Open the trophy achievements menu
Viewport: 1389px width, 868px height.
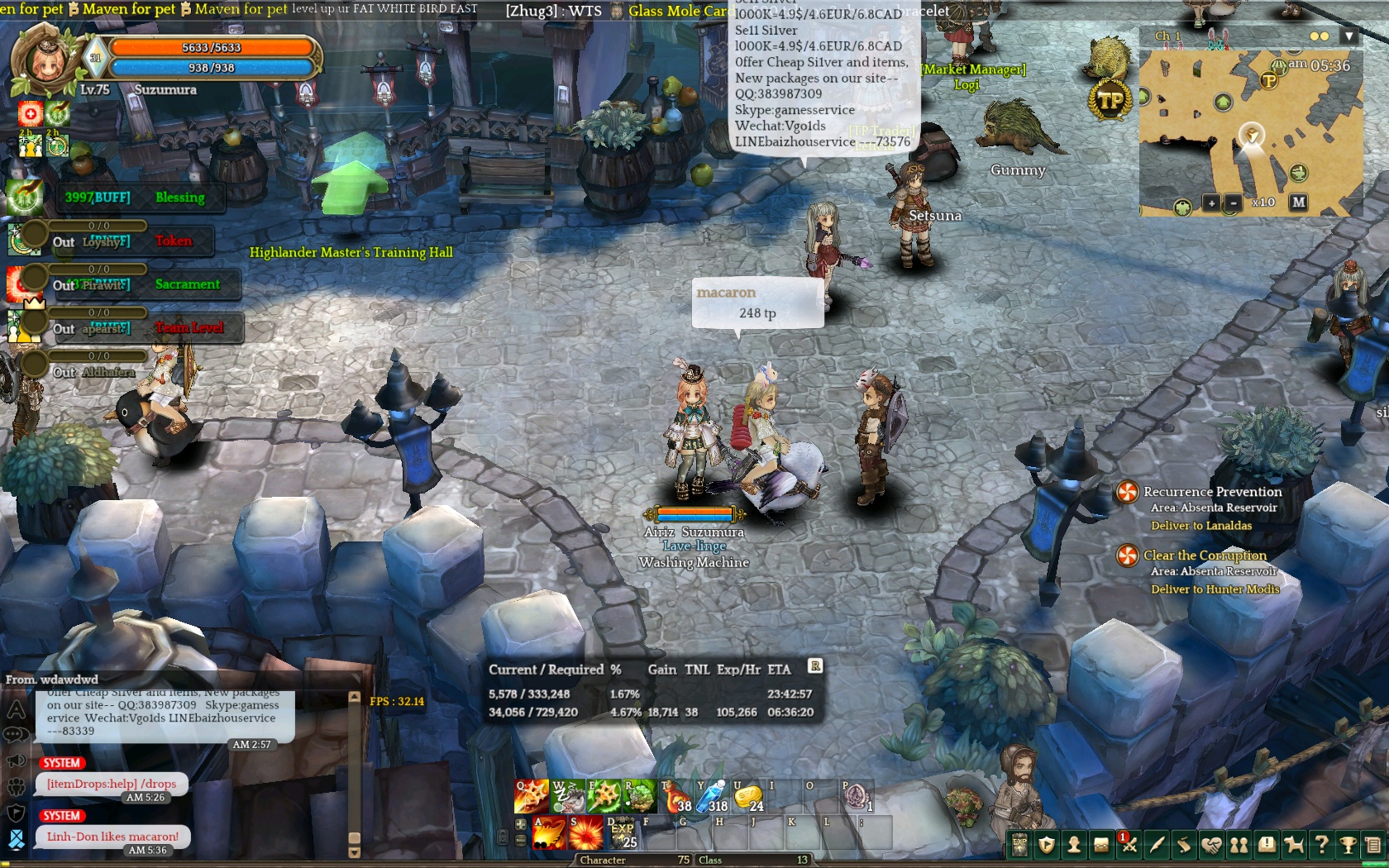(1348, 845)
